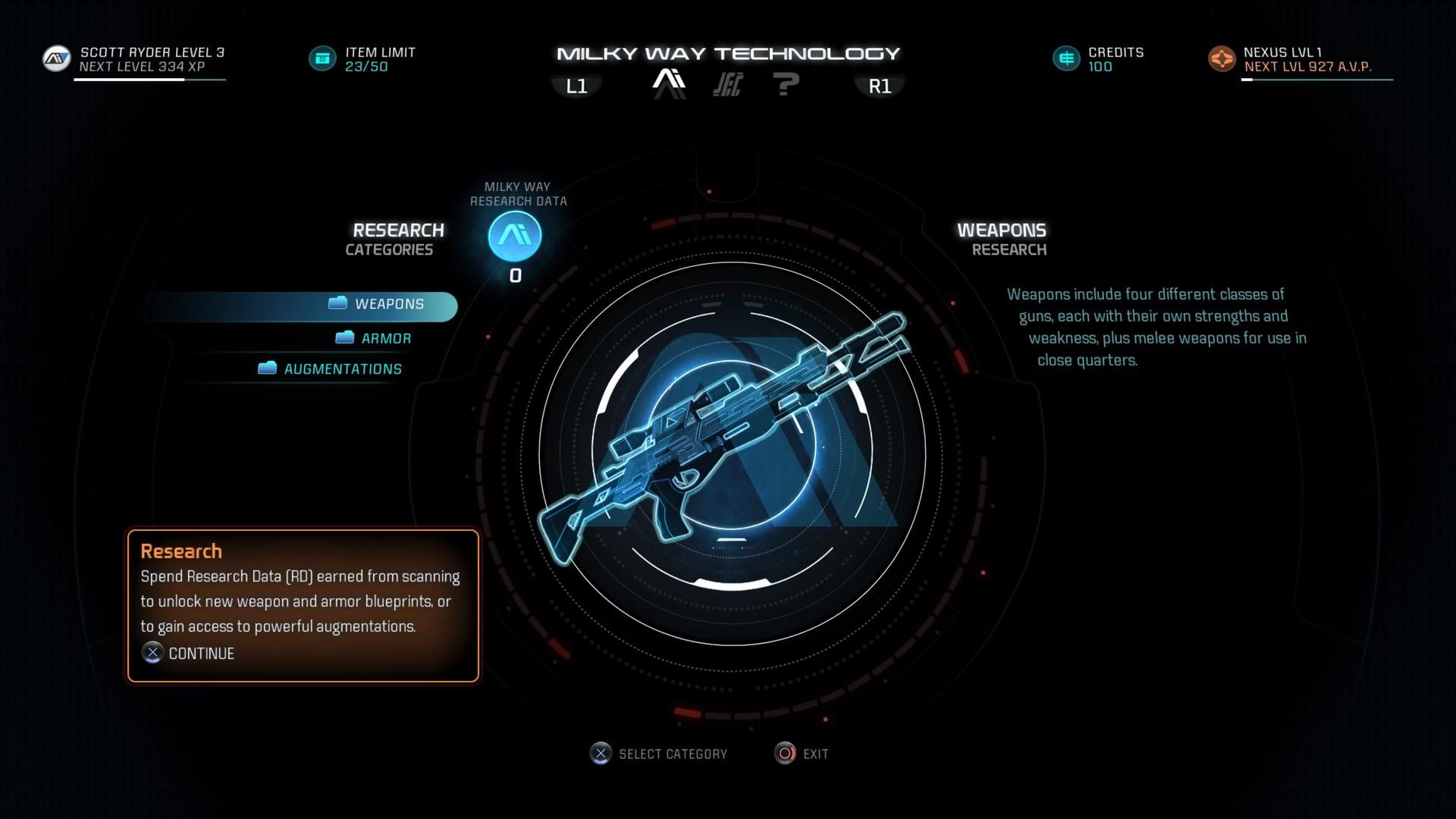Click the Item Limit briefcase icon

click(322, 57)
